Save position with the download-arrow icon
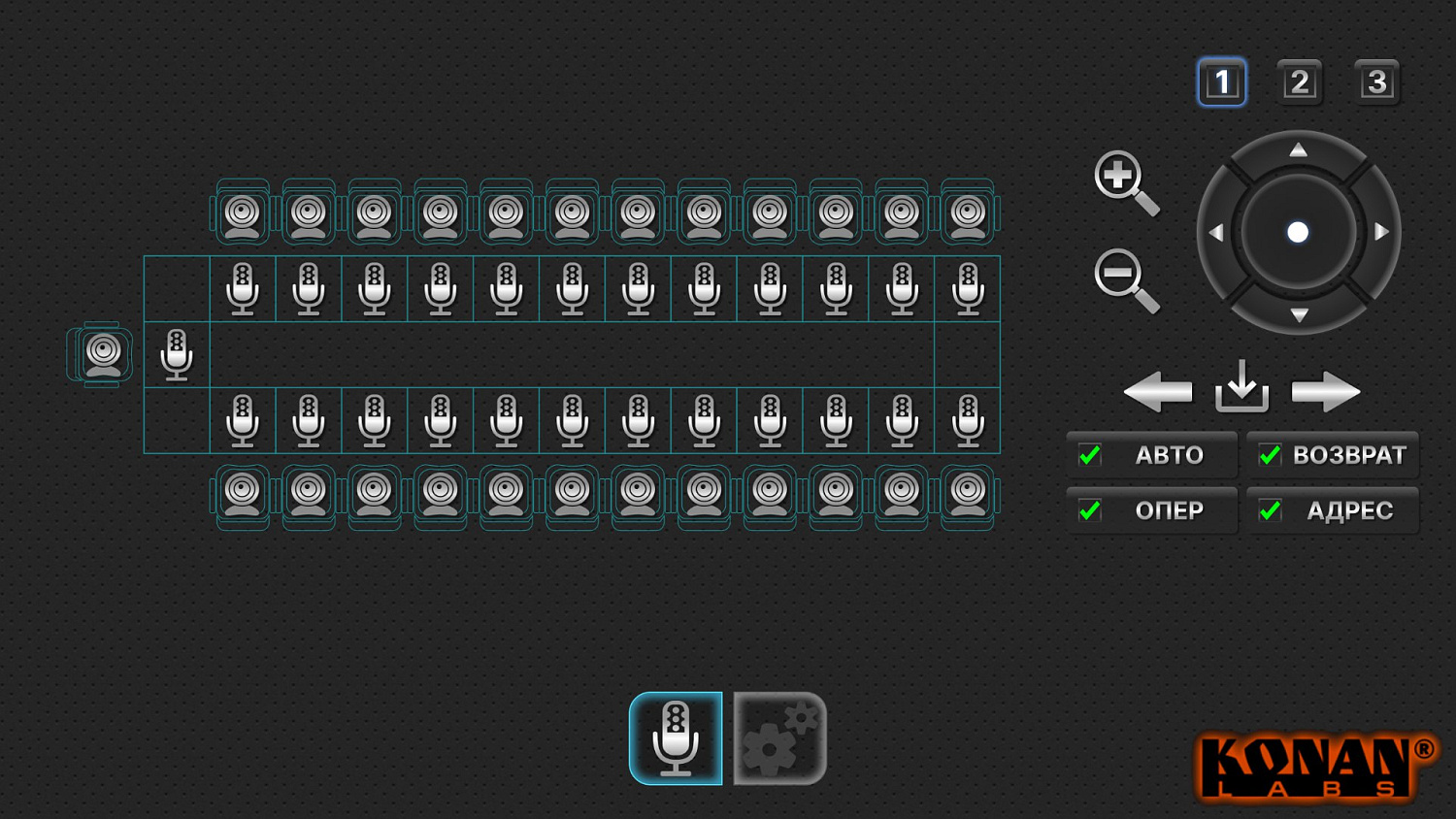This screenshot has height=819, width=1456. (x=1241, y=388)
